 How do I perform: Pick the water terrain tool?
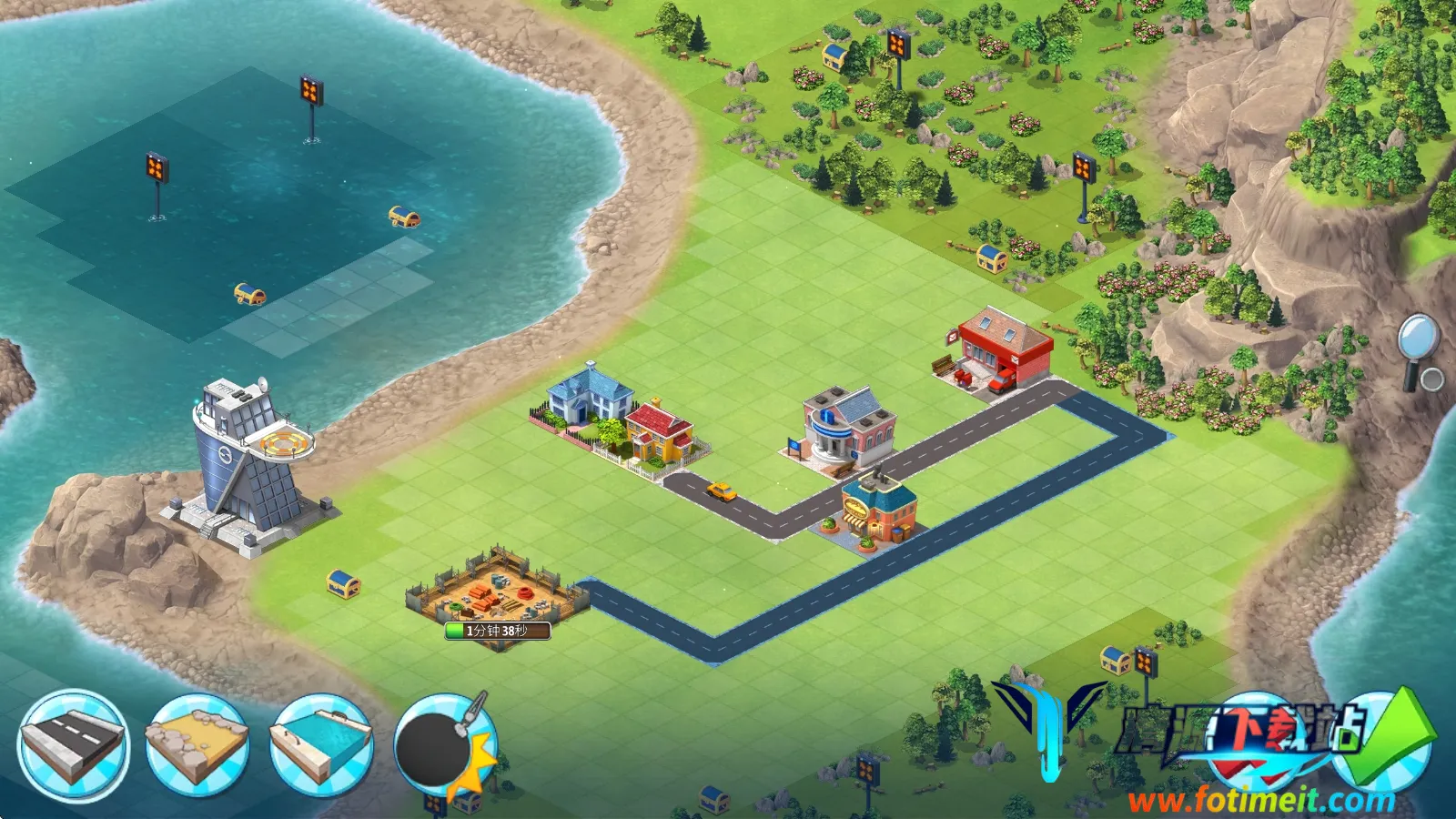[321, 745]
